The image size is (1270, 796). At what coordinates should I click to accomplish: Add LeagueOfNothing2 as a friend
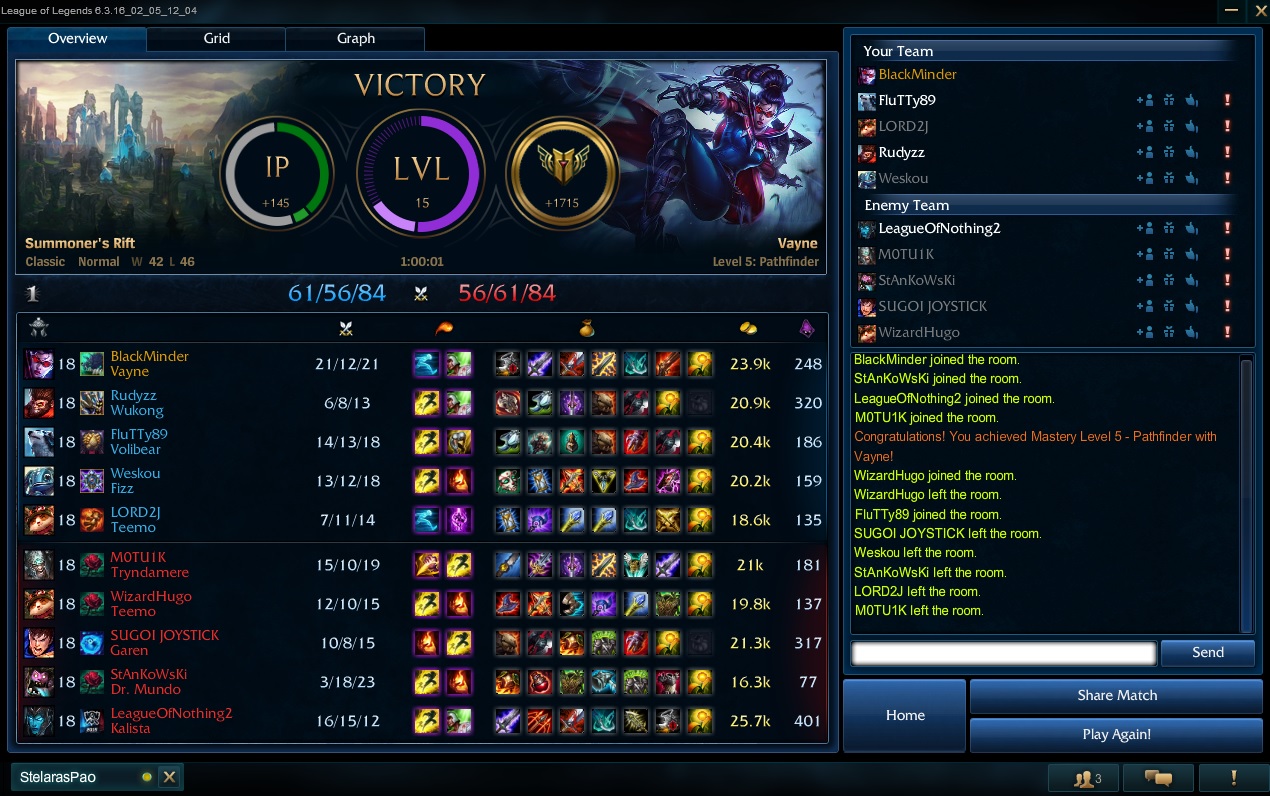point(1144,229)
